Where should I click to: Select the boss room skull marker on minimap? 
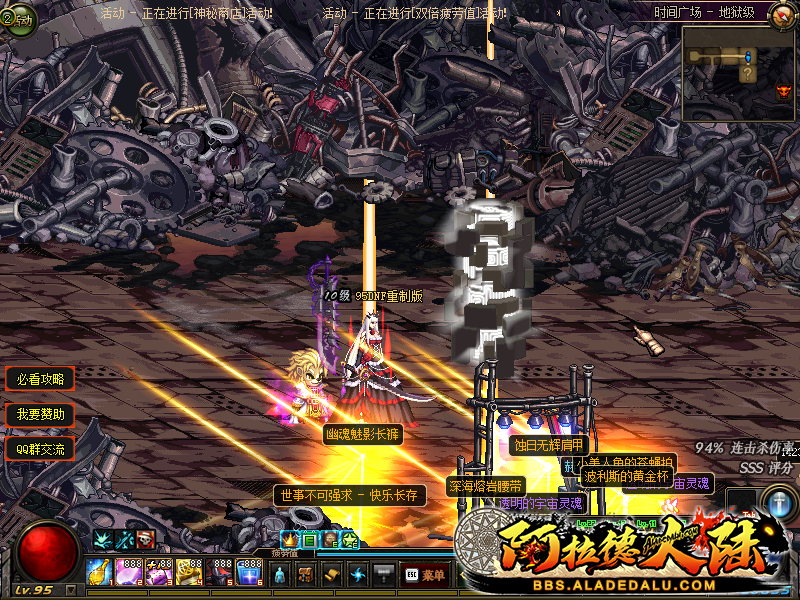pyautogui.click(x=783, y=91)
